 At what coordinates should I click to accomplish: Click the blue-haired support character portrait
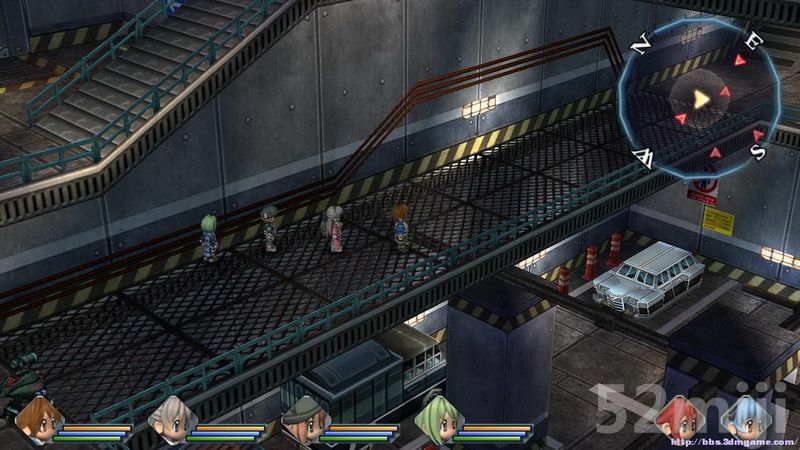pyautogui.click(x=746, y=416)
